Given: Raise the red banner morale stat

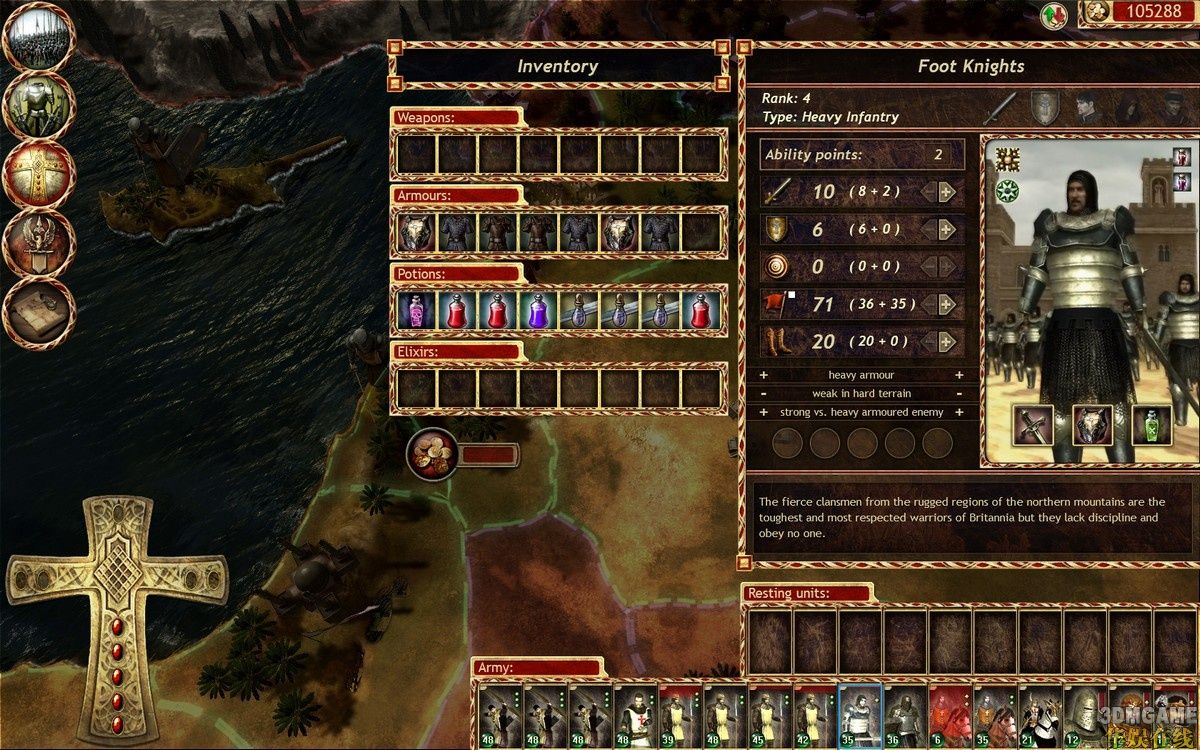Looking at the screenshot, I should [x=946, y=304].
